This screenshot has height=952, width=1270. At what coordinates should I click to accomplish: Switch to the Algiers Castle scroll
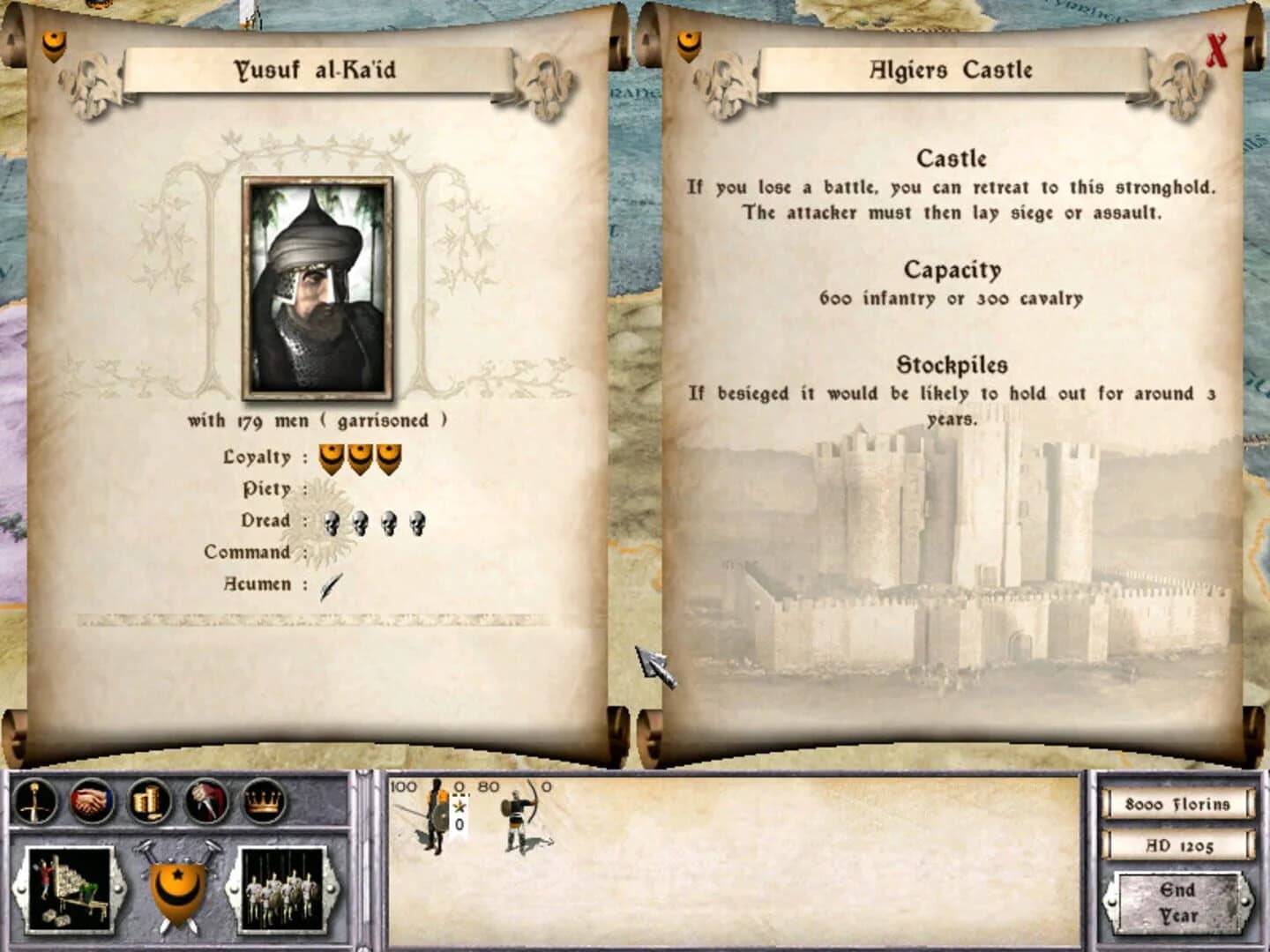pos(950,70)
